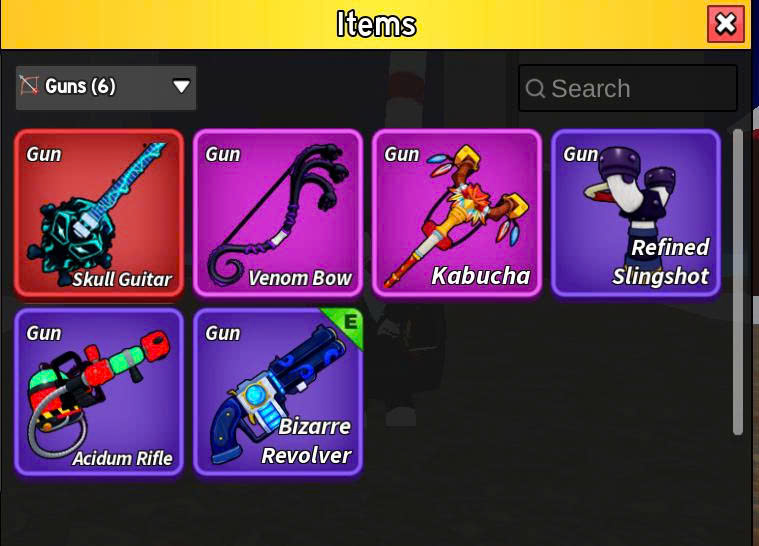Click the item Search field
Screen dimensions: 759x546
pyautogui.click(x=628, y=88)
